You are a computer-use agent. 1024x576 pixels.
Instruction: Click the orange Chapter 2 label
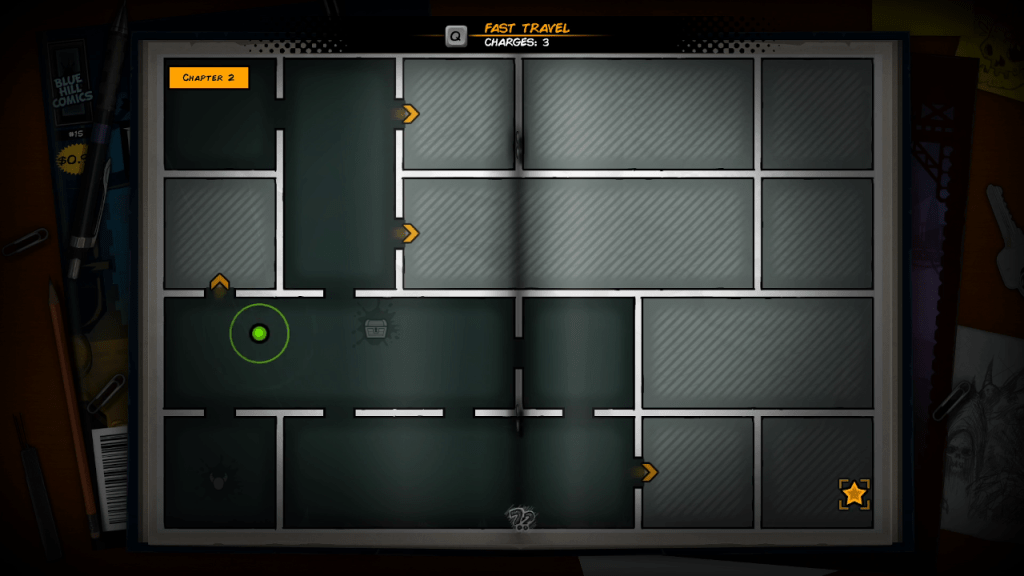pos(208,77)
